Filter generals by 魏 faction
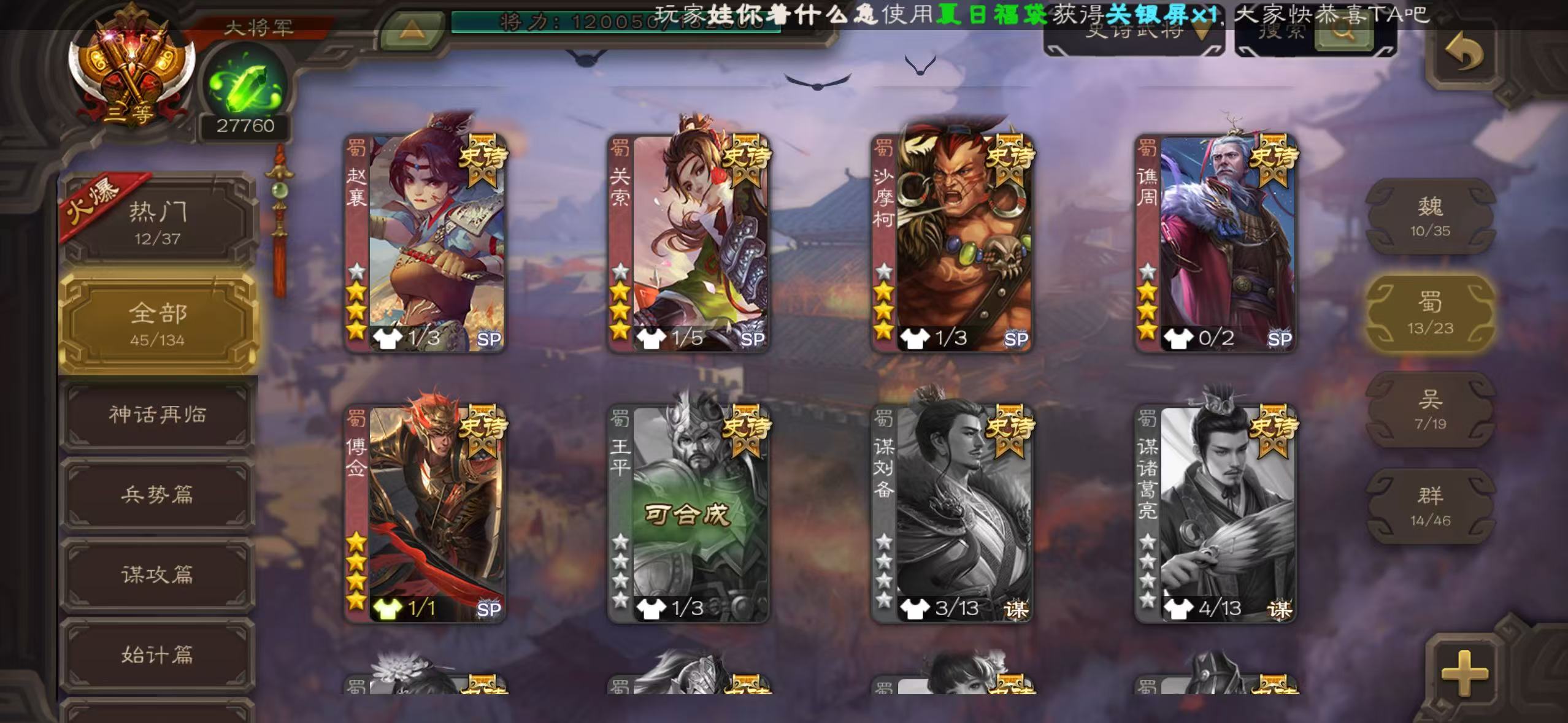Viewport: 1568px width, 723px height. tap(1430, 216)
